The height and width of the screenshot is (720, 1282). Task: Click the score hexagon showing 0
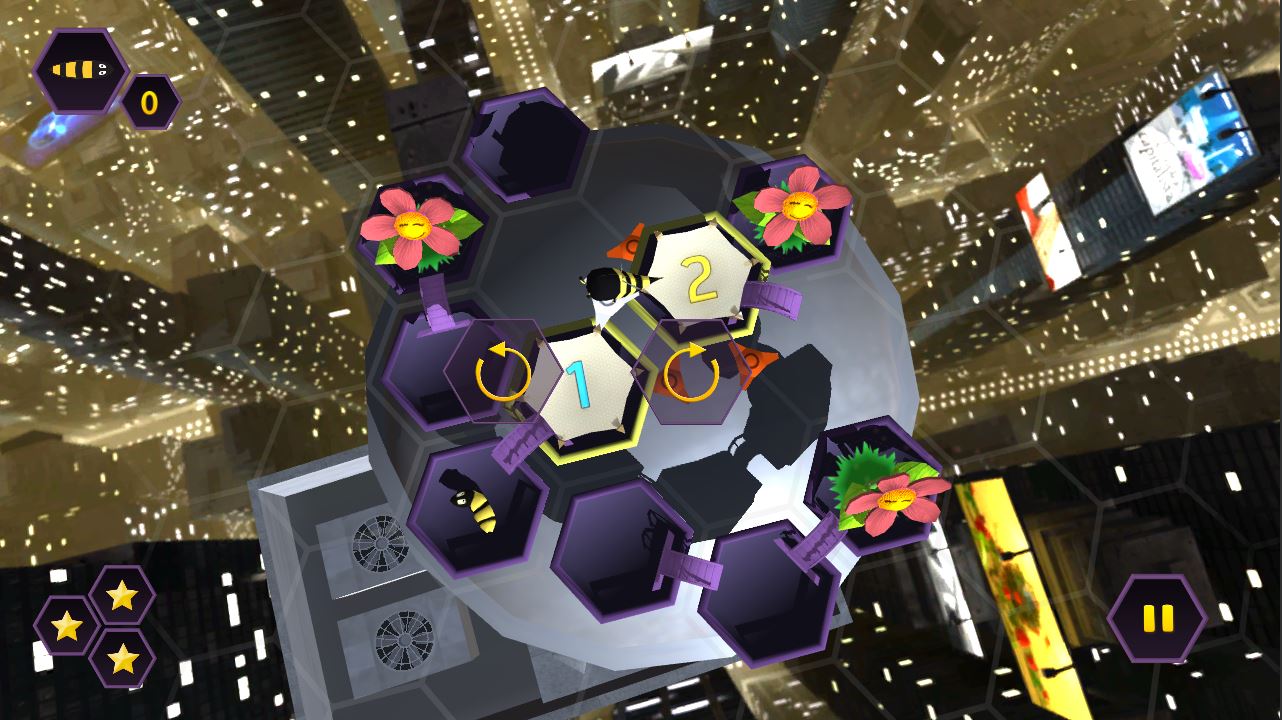152,101
